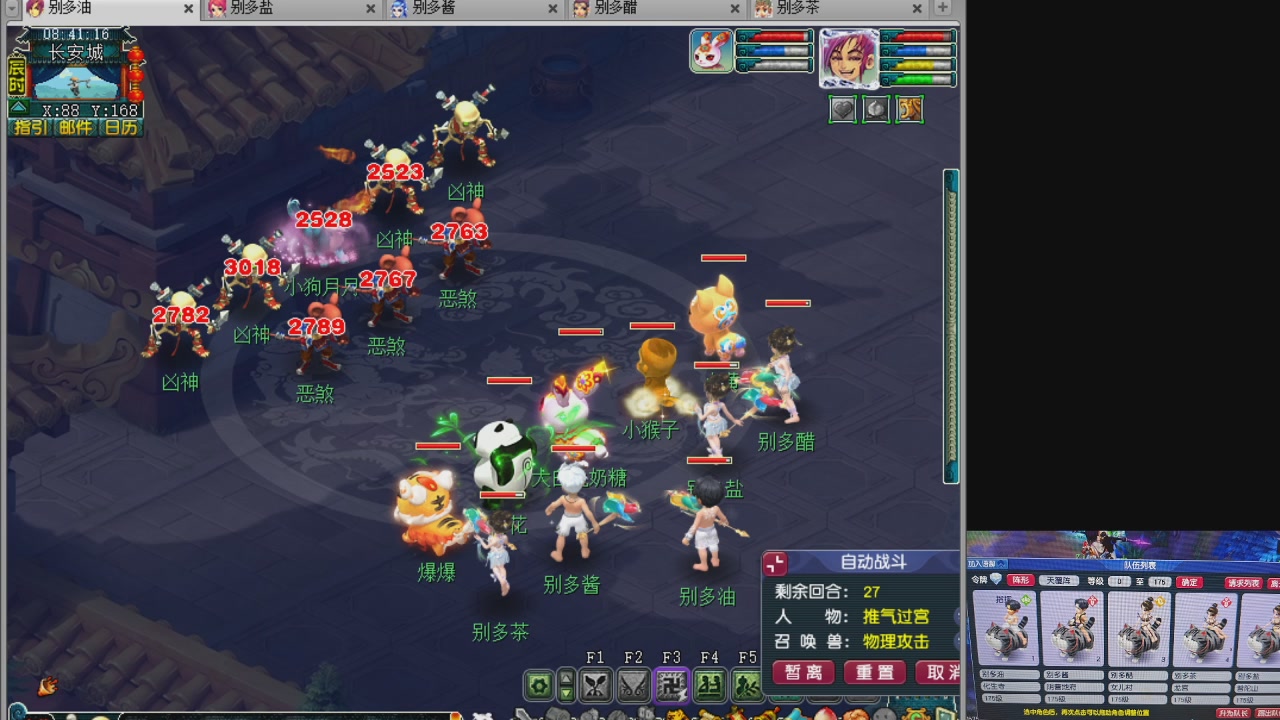Viewport: 1280px width, 720px height.
Task: Use the F4 green skill icon
Action: tap(709, 682)
